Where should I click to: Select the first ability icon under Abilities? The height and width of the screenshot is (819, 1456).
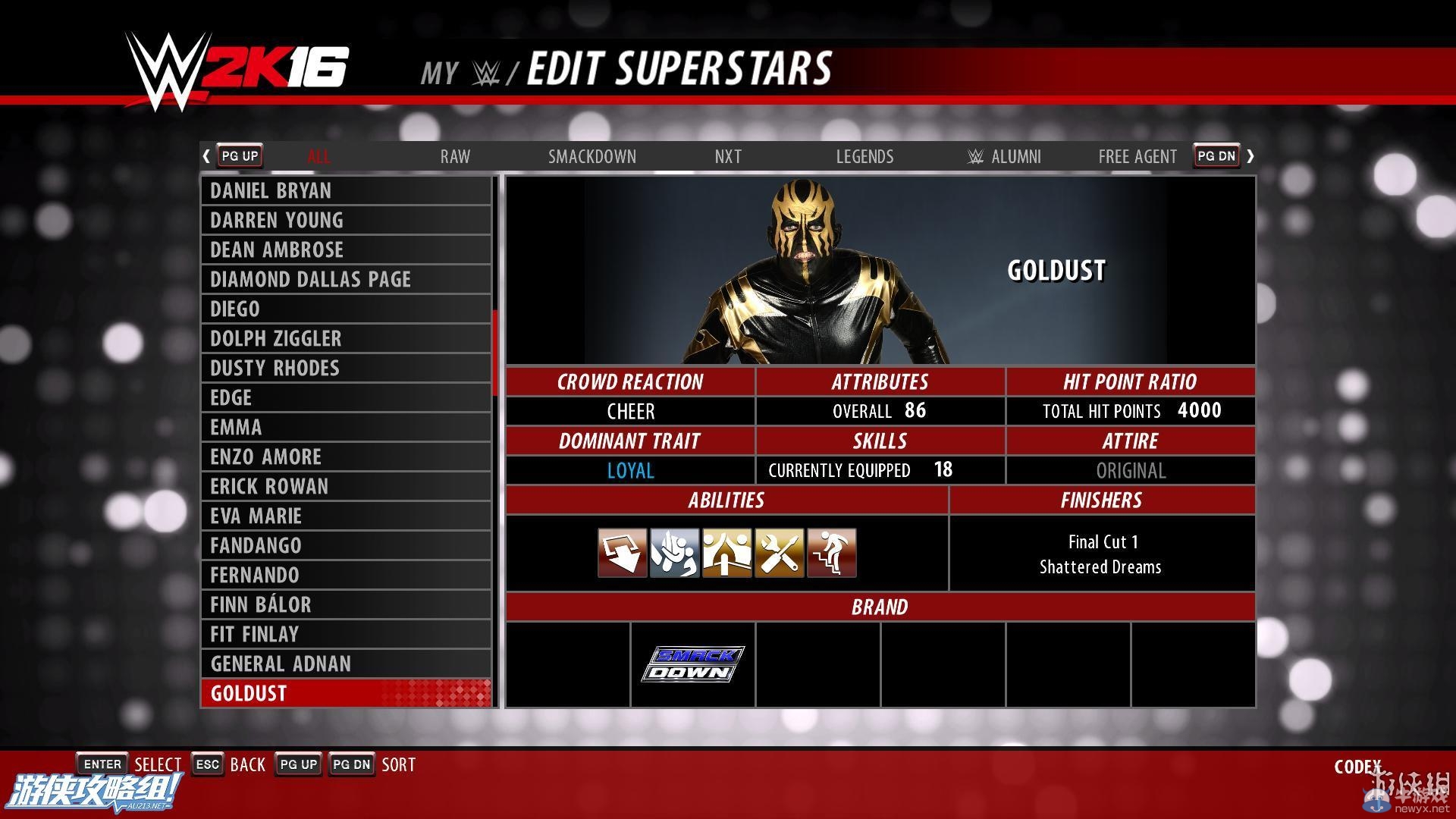(x=622, y=553)
